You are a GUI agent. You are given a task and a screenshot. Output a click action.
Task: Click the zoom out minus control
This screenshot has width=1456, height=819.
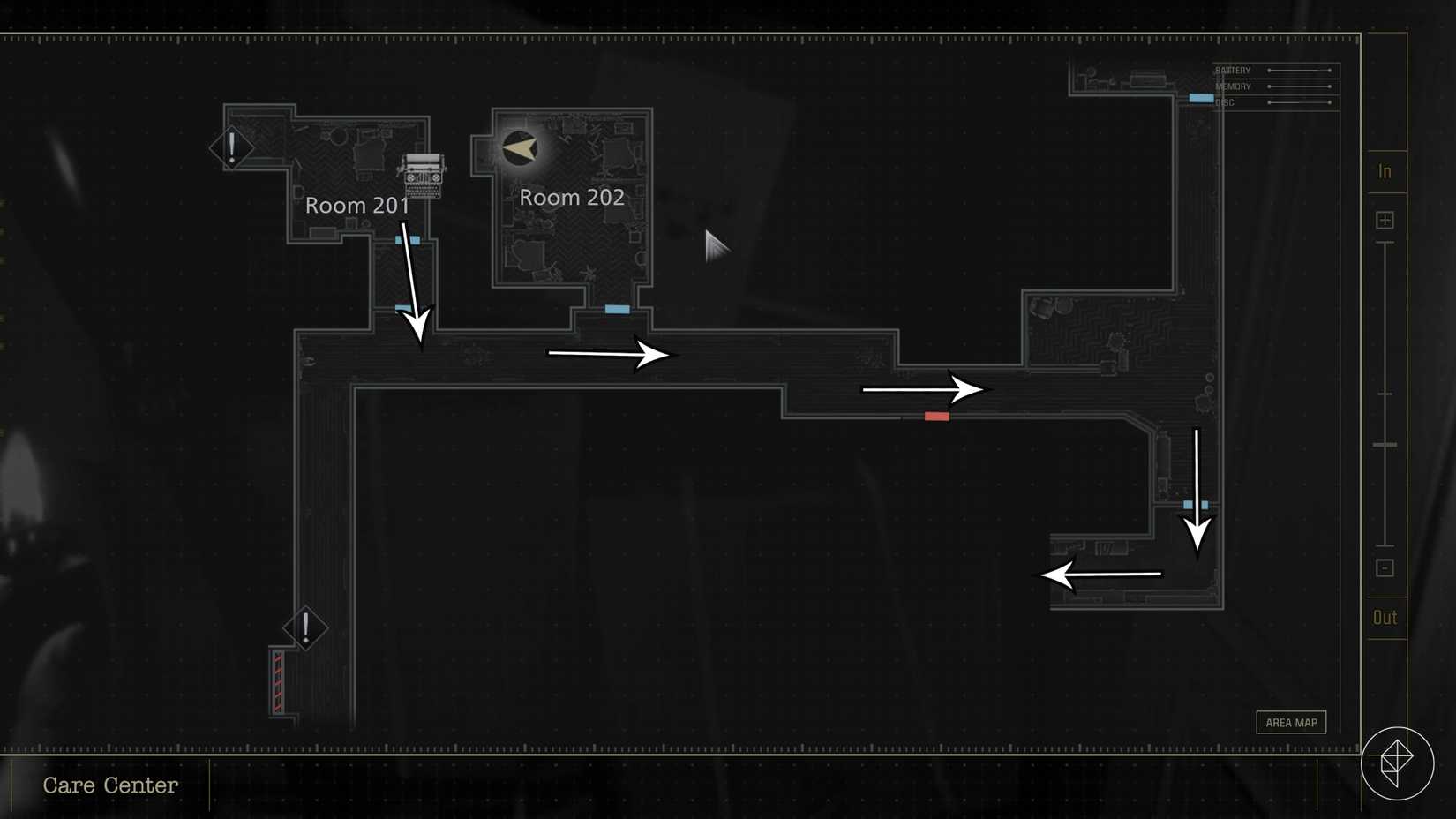[x=1384, y=567]
